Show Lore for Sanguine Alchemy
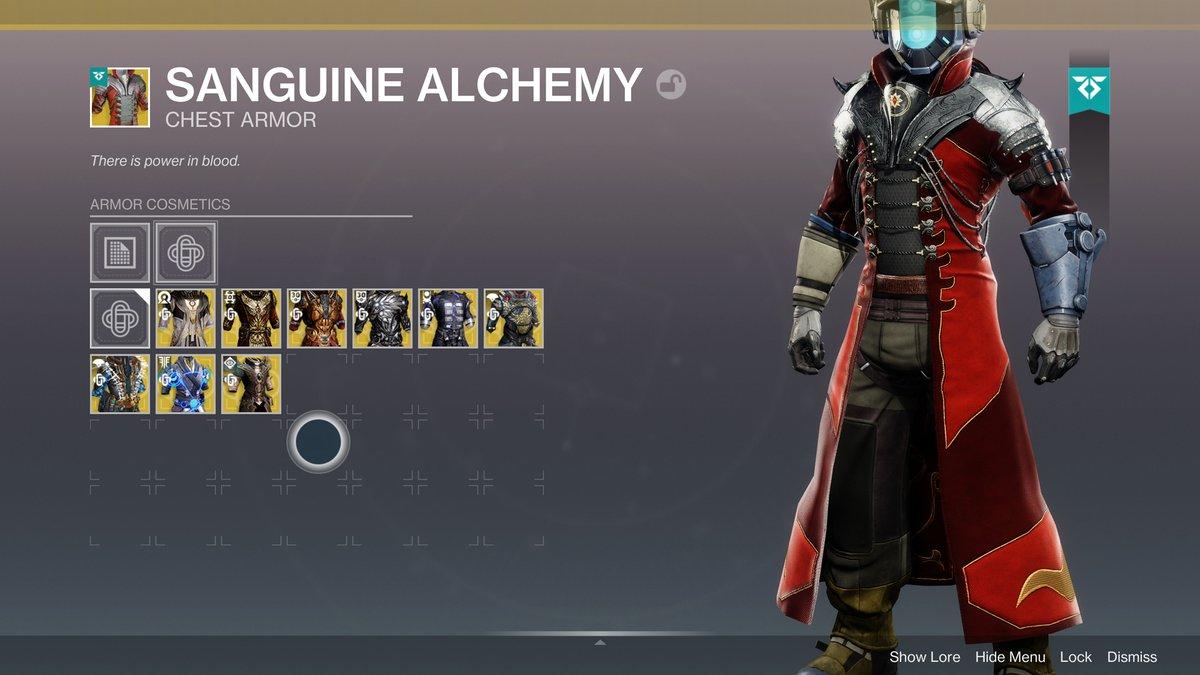The image size is (1200, 675). pyautogui.click(x=924, y=657)
